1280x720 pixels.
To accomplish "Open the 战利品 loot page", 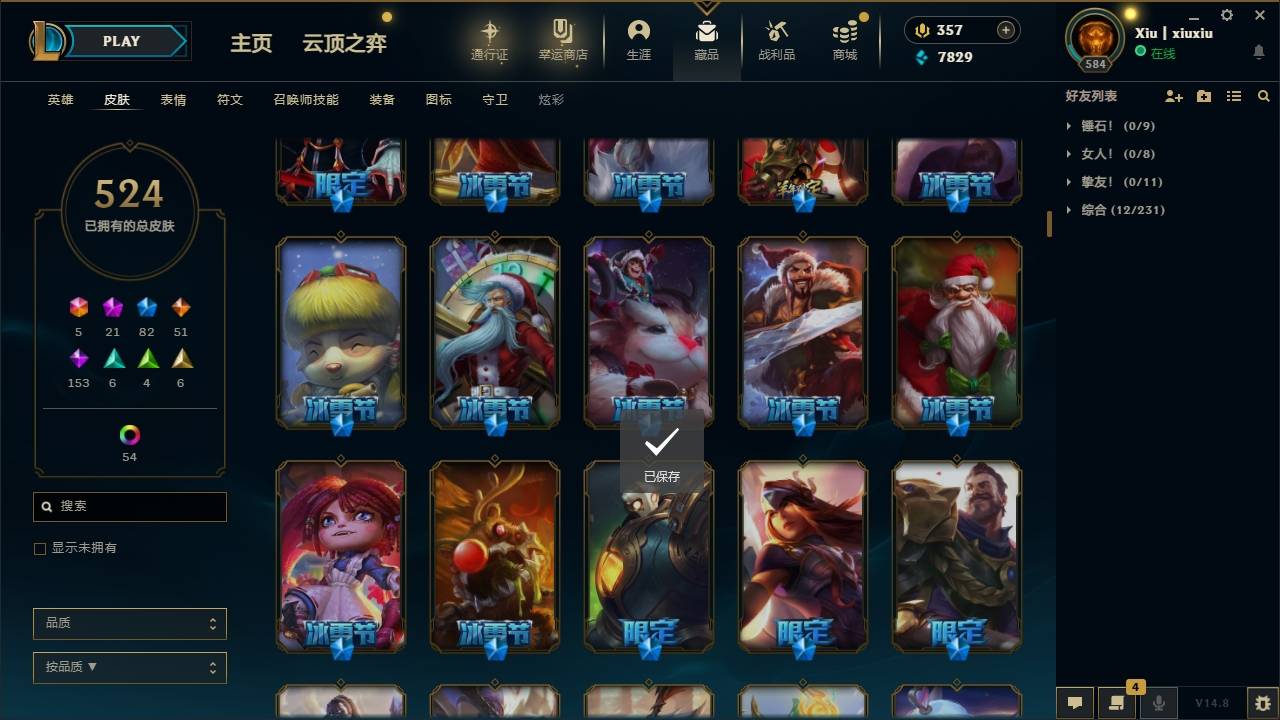I will tap(776, 41).
